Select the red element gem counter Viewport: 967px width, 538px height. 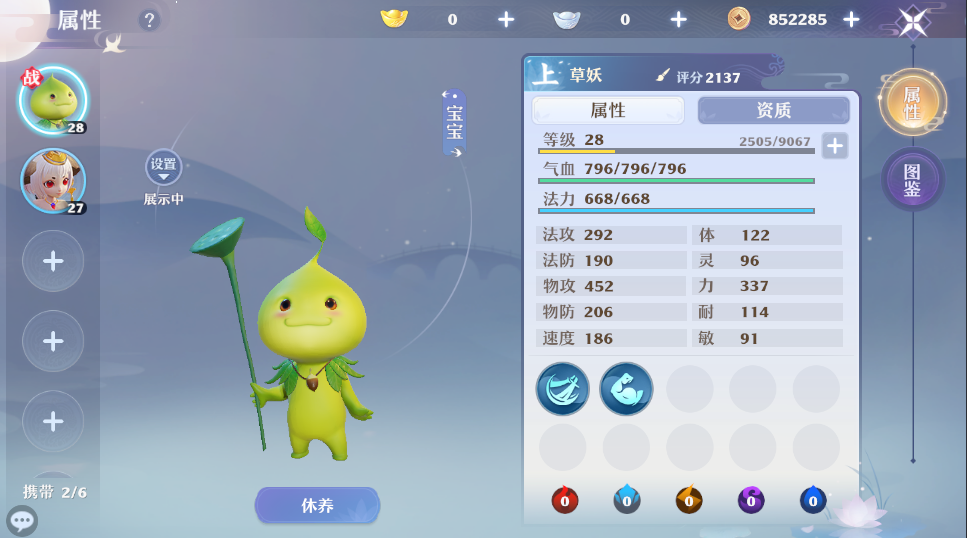pyautogui.click(x=564, y=500)
